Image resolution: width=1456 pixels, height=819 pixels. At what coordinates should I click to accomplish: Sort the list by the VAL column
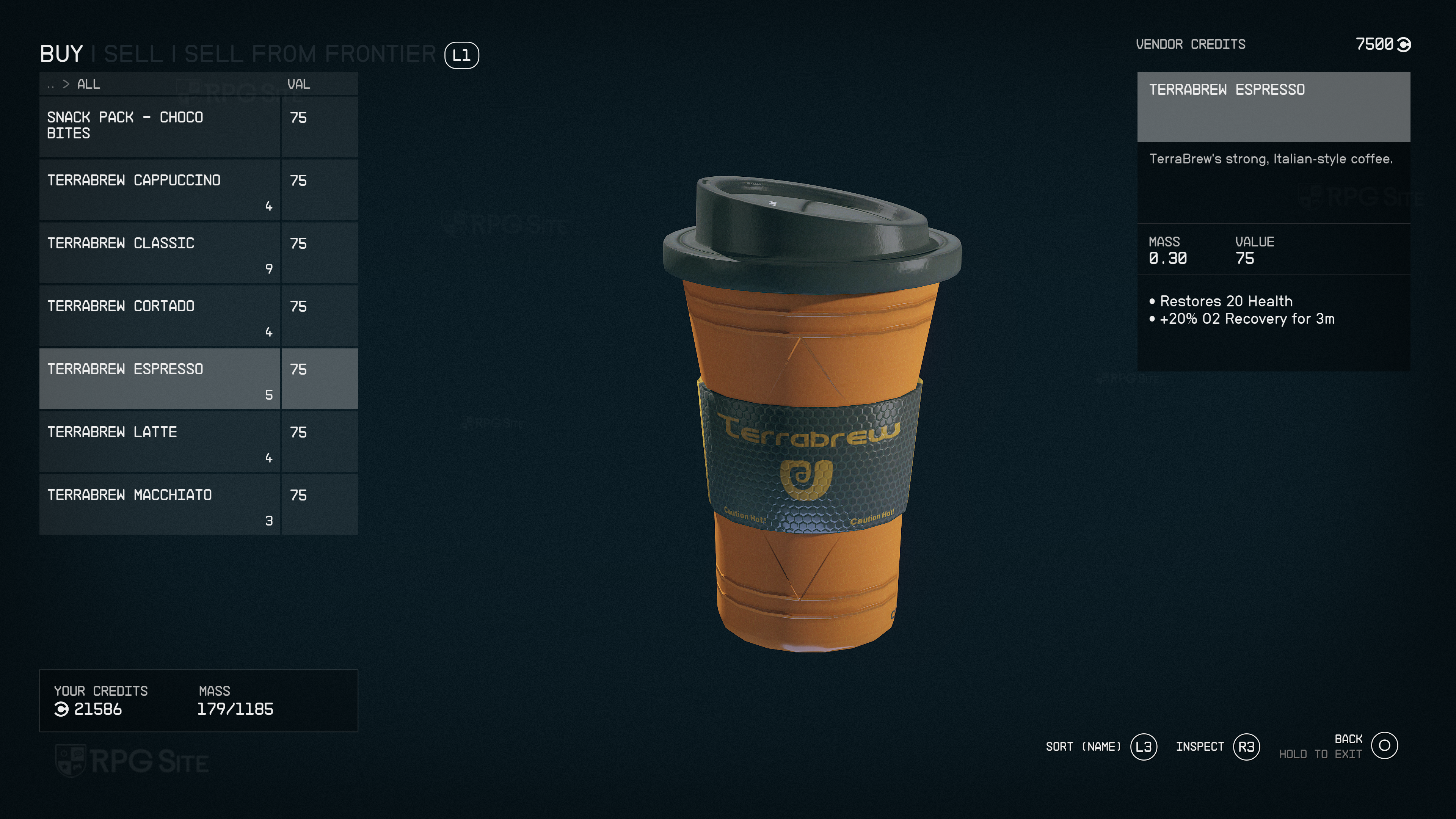pyautogui.click(x=298, y=84)
